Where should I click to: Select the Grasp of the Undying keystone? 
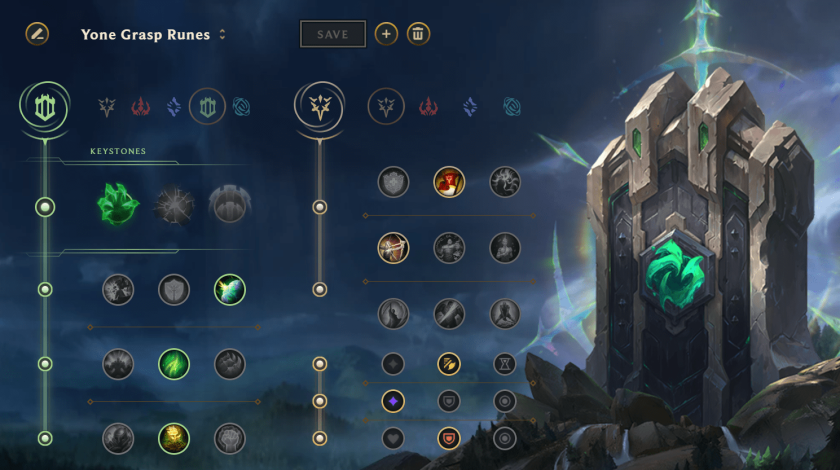(118, 205)
